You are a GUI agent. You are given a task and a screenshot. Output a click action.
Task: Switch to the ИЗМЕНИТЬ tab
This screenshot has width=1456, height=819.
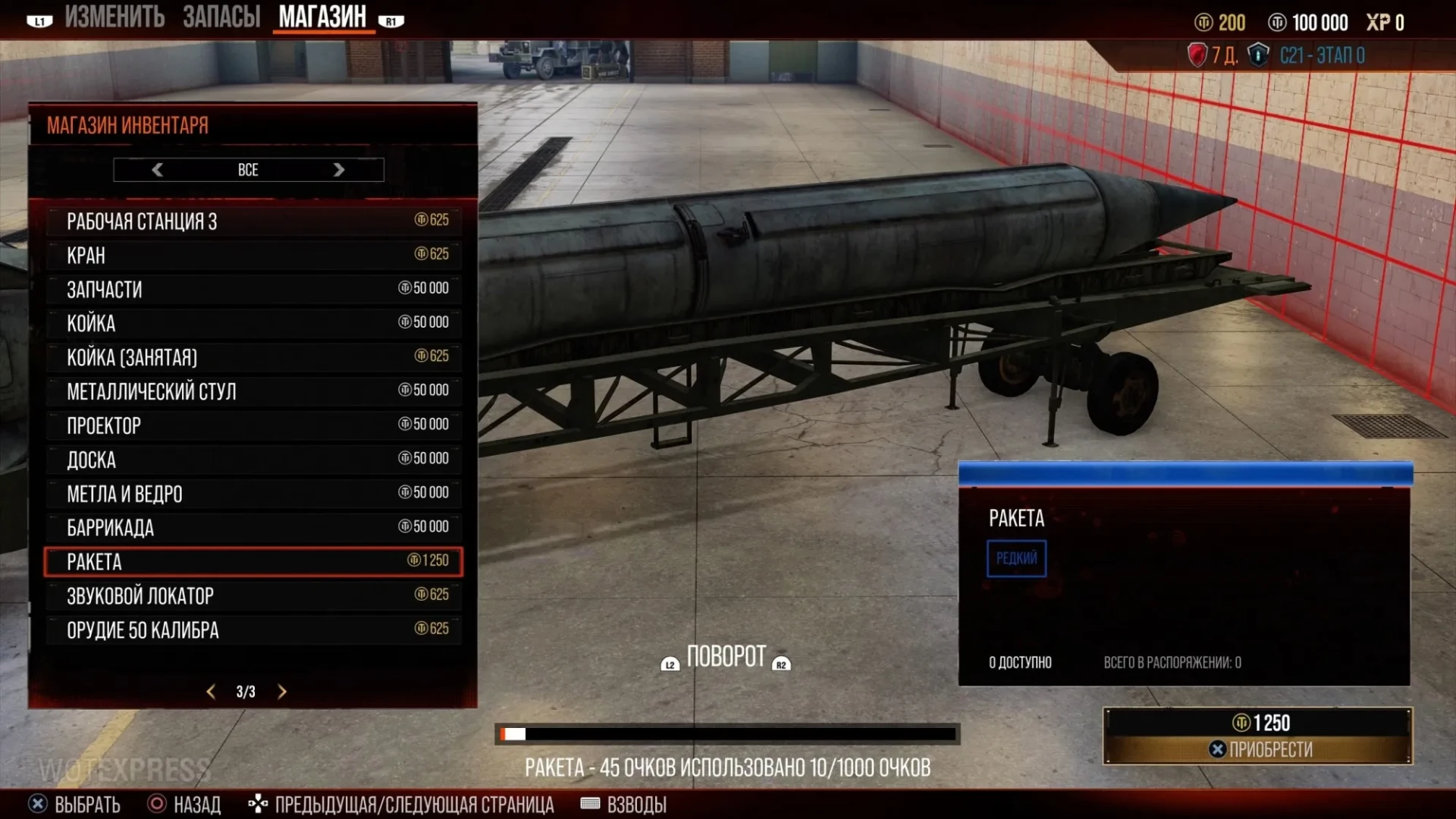tap(114, 17)
